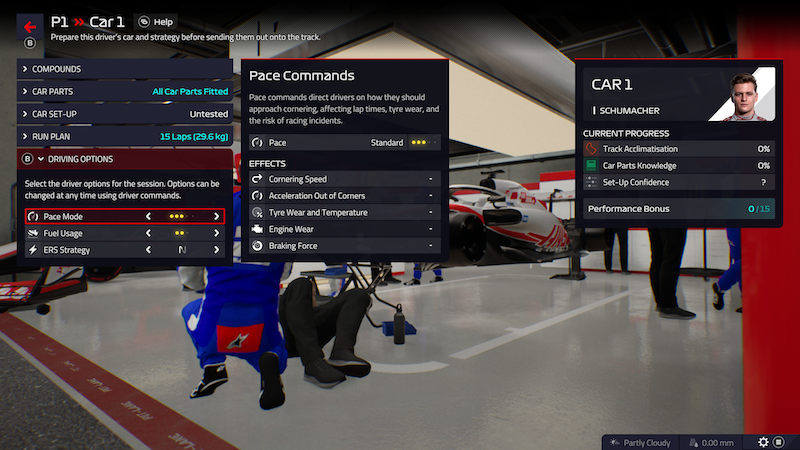Open the Help panel
This screenshot has height=450, width=800.
(x=156, y=21)
